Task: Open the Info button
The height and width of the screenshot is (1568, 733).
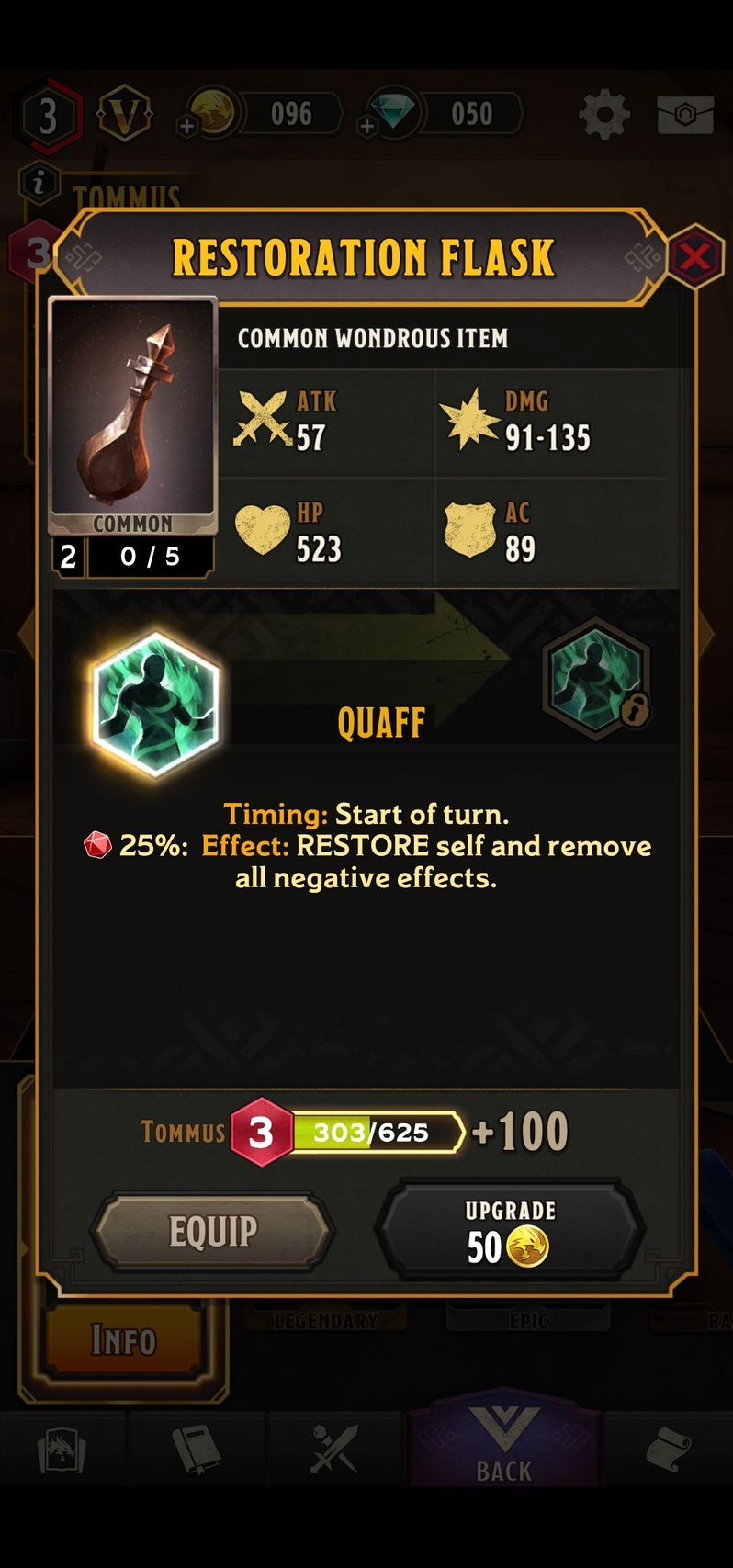Action: (x=123, y=1340)
